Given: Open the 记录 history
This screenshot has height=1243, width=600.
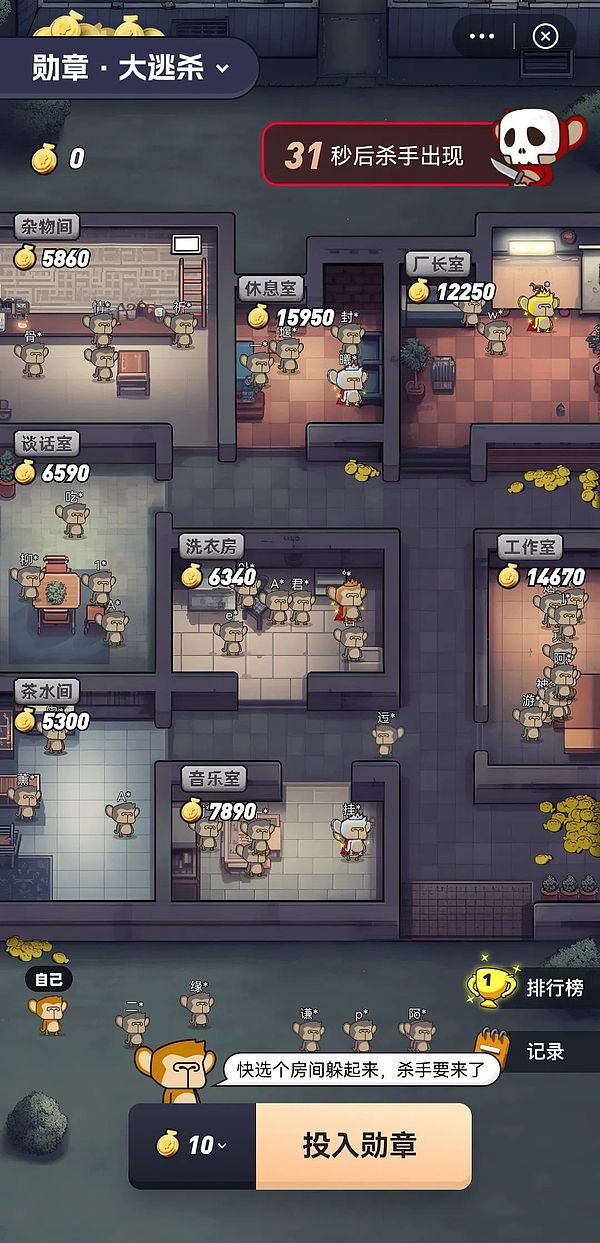Looking at the screenshot, I should [535, 1051].
